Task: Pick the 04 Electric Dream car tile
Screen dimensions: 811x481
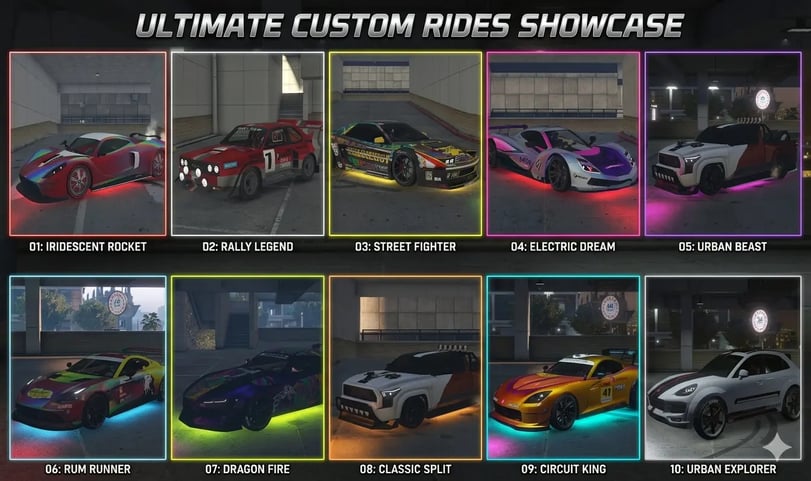Action: click(563, 144)
